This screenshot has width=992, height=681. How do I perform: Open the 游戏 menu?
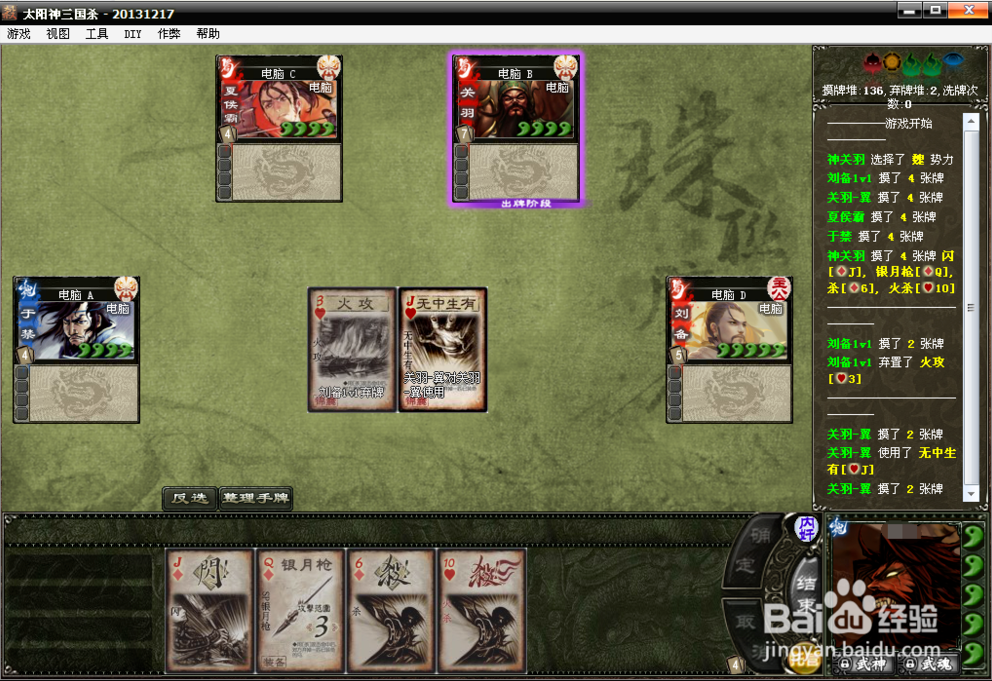point(19,34)
